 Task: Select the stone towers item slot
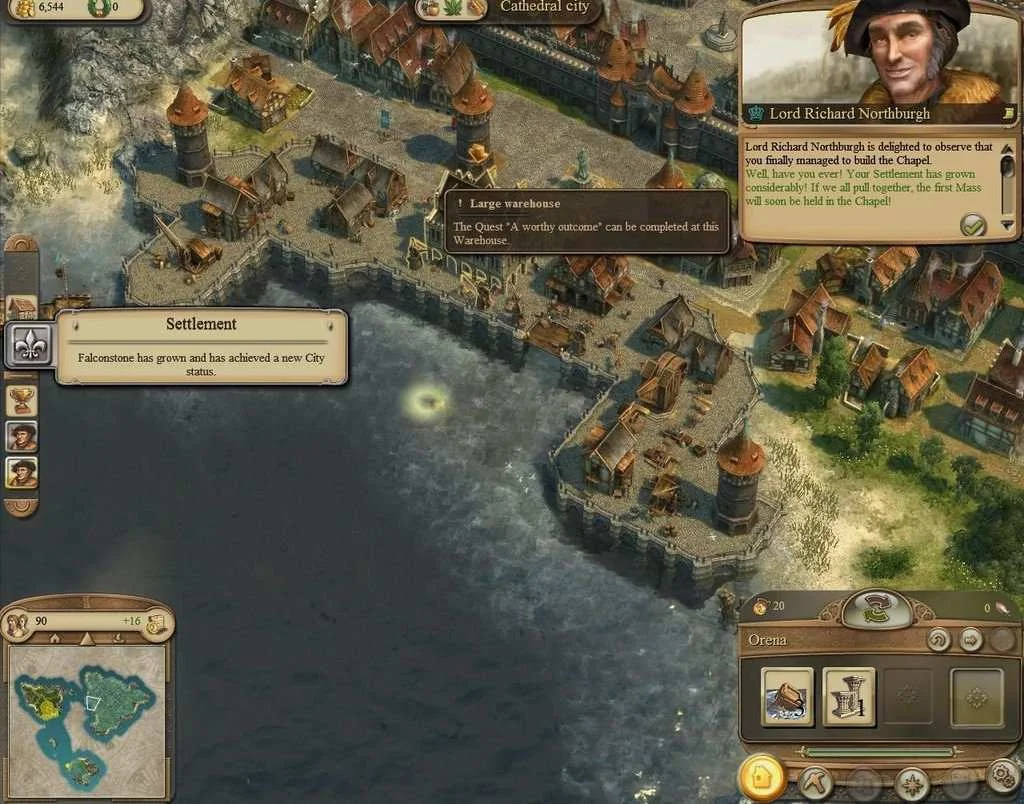click(848, 696)
